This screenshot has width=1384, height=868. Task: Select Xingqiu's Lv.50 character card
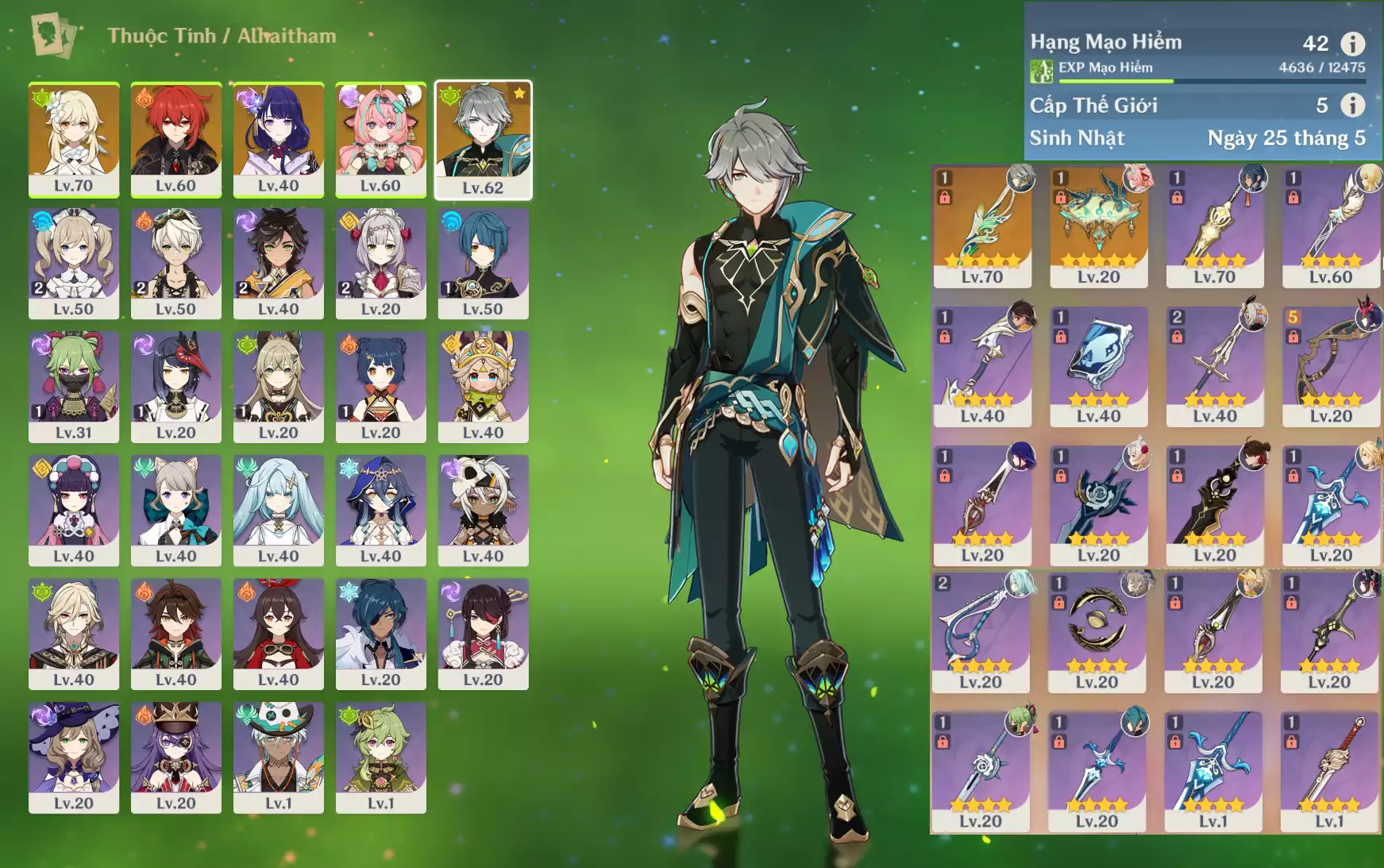coord(483,263)
